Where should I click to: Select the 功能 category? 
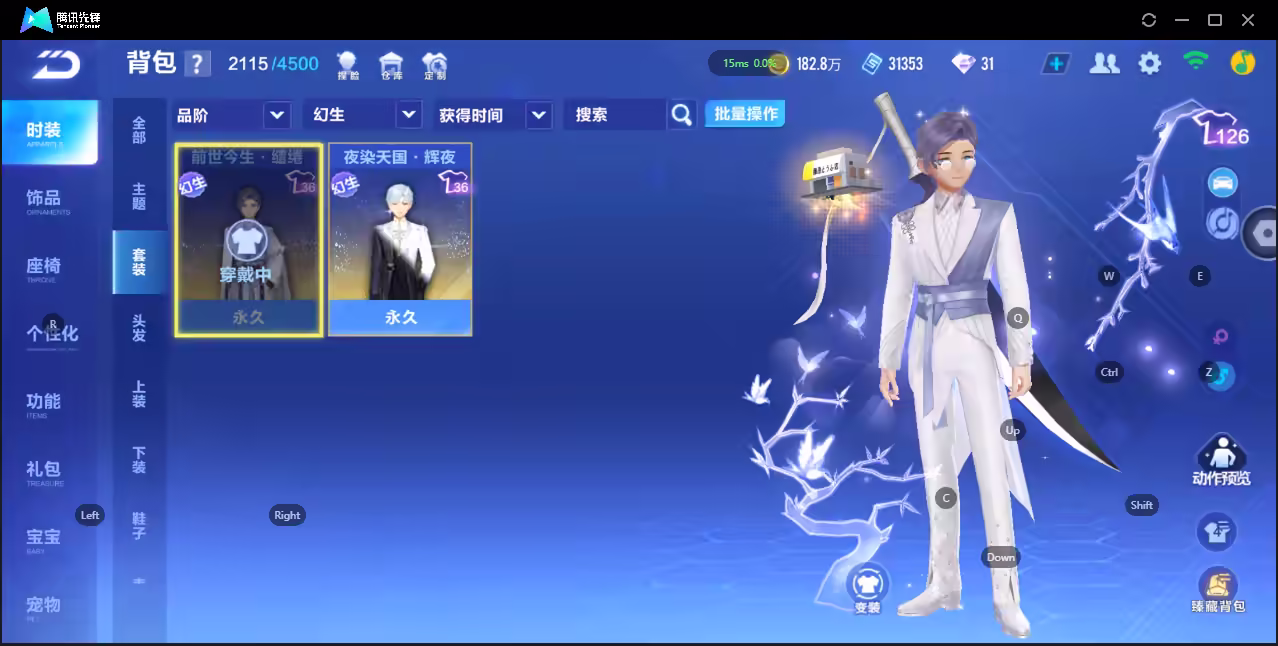click(x=44, y=402)
